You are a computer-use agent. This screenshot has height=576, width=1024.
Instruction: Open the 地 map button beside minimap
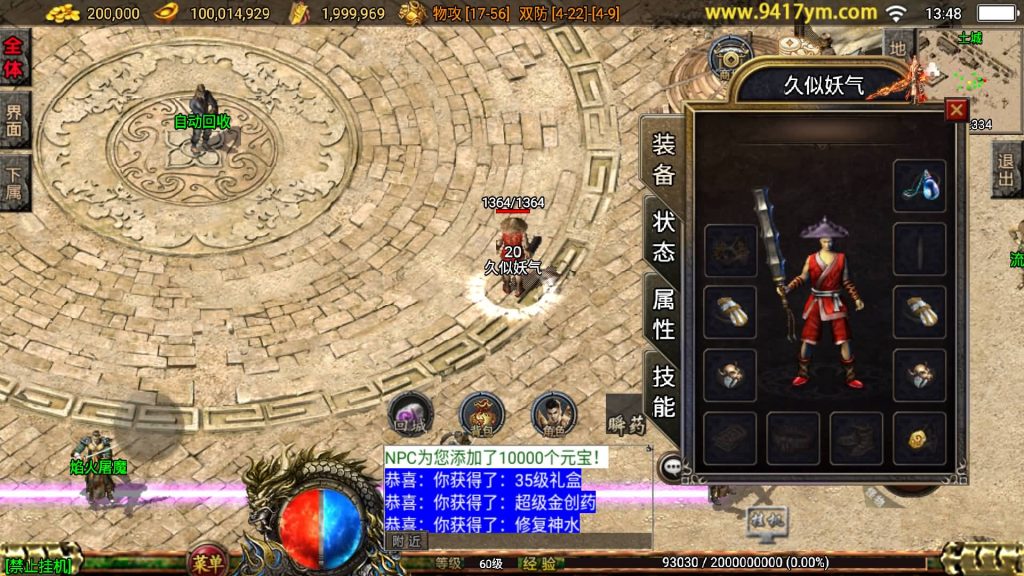click(x=897, y=44)
